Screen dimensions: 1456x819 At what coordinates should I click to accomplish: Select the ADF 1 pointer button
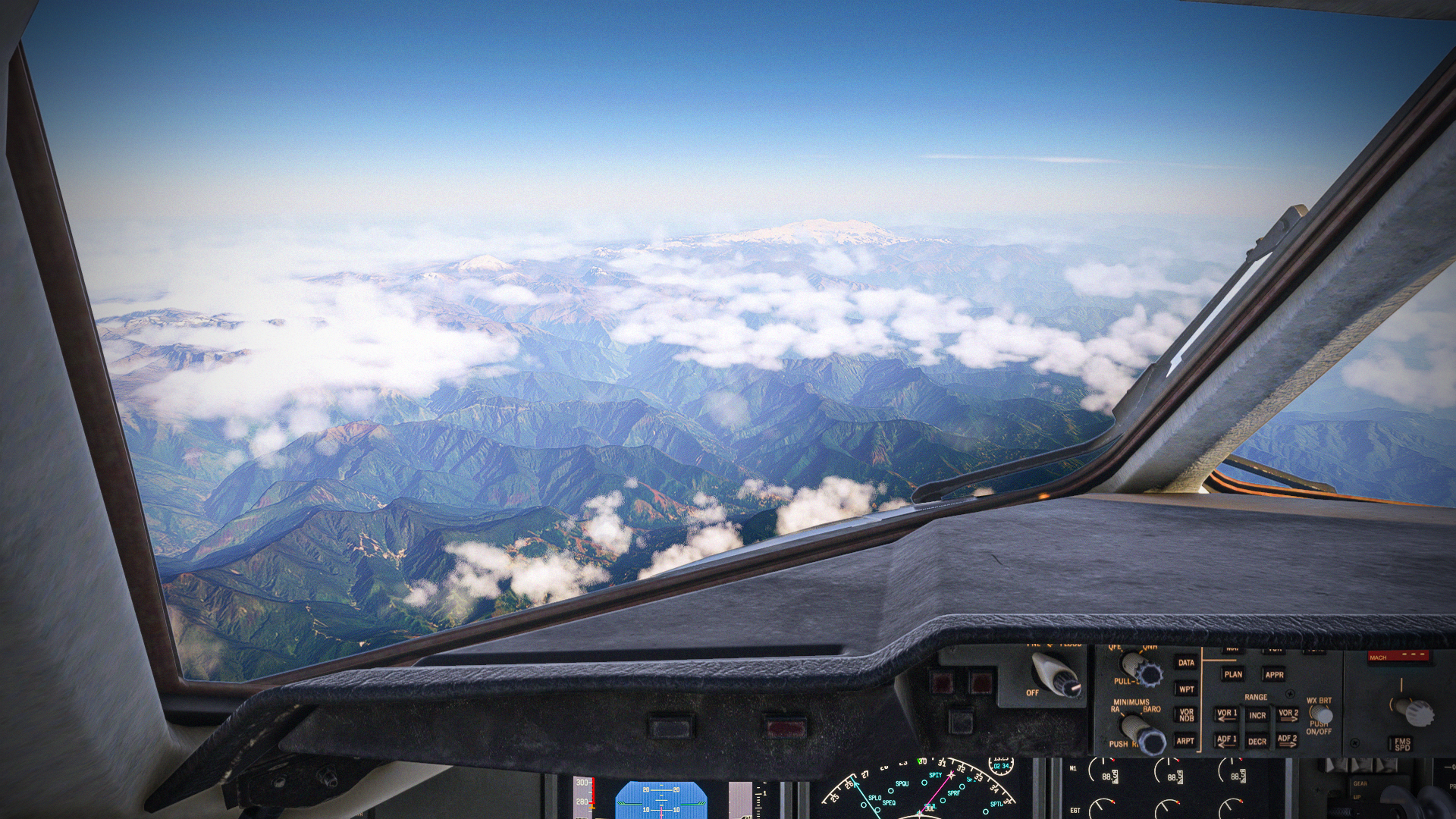[1226, 740]
